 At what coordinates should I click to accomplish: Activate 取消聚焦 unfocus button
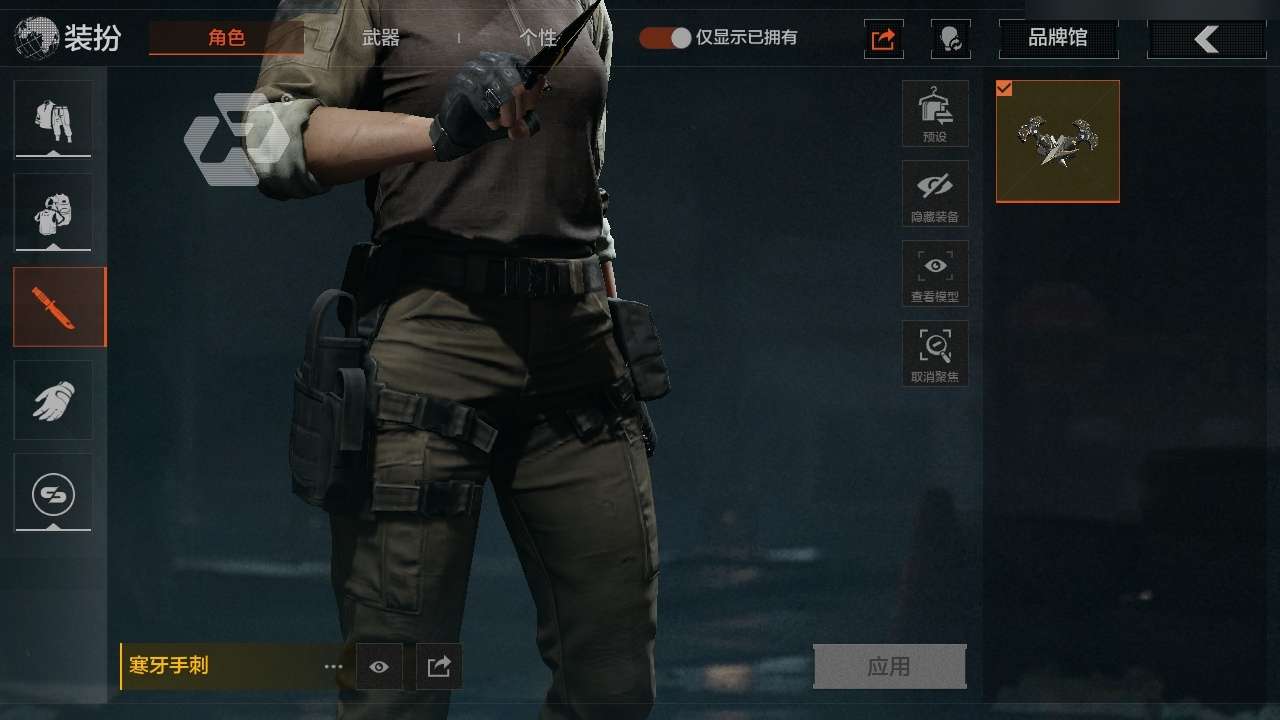[x=935, y=353]
